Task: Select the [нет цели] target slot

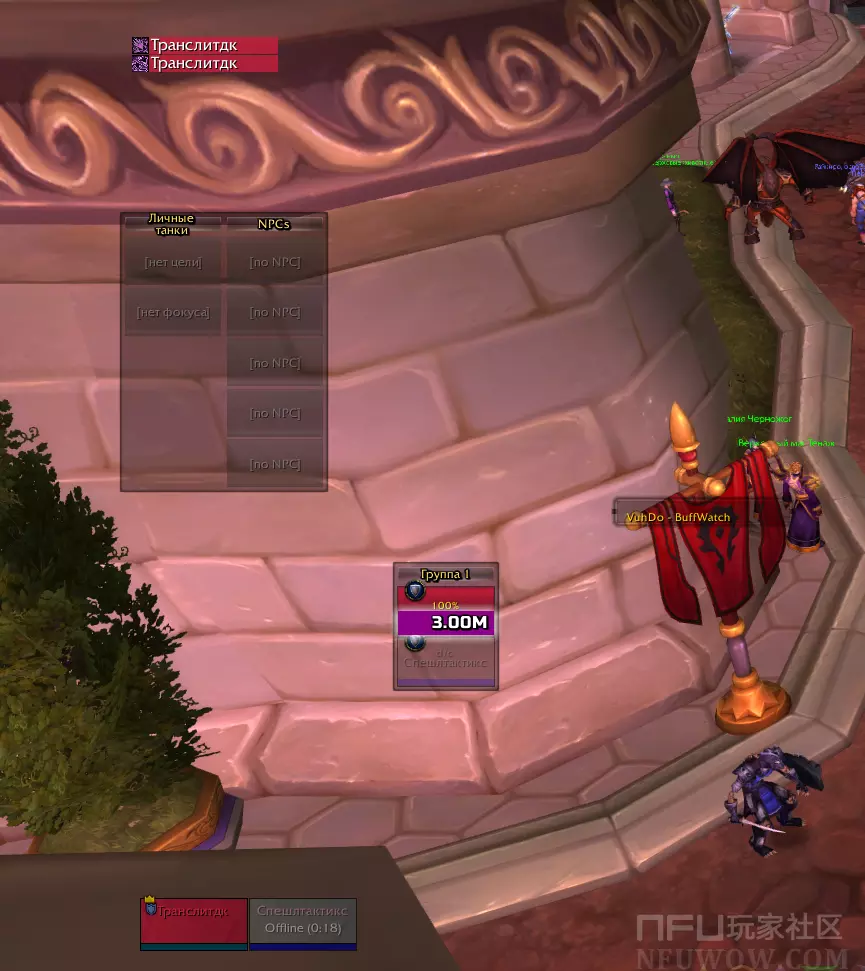Action: pyautogui.click(x=173, y=263)
